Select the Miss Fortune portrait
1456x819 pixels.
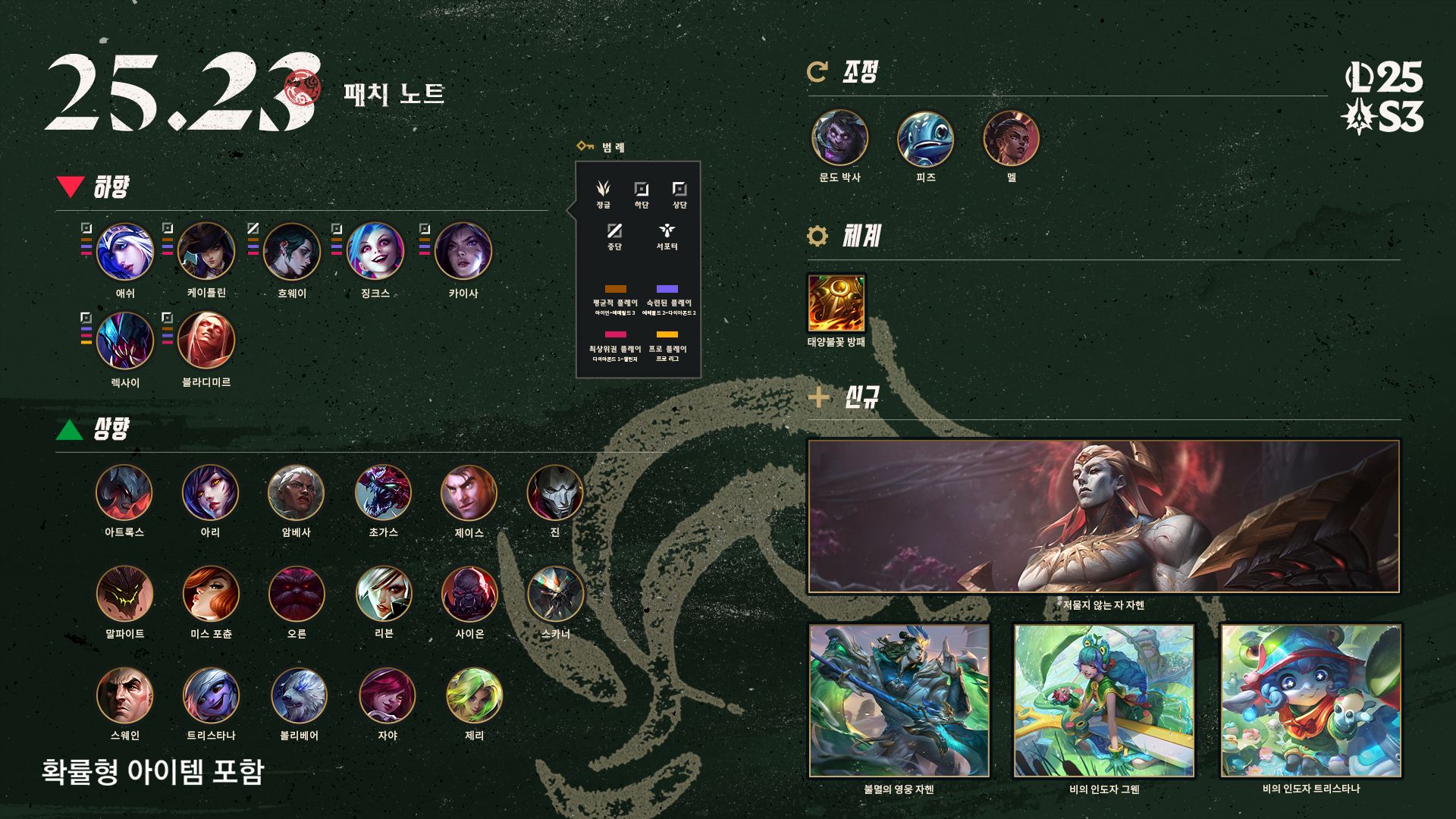point(211,595)
